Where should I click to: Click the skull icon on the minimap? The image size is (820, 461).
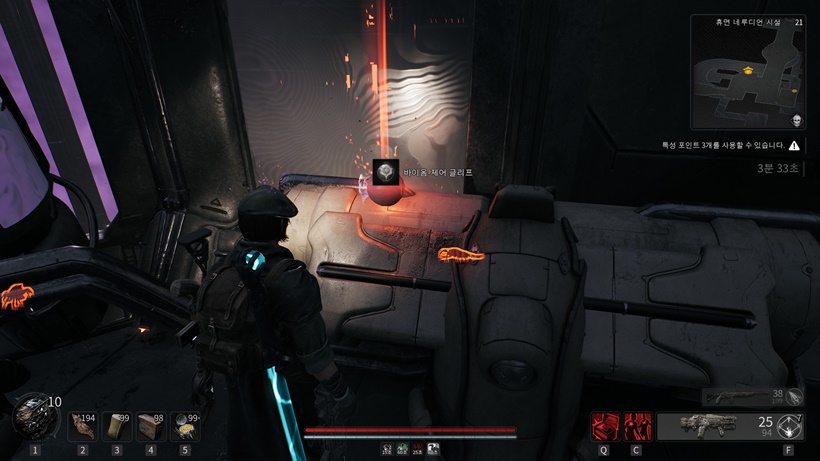click(797, 120)
